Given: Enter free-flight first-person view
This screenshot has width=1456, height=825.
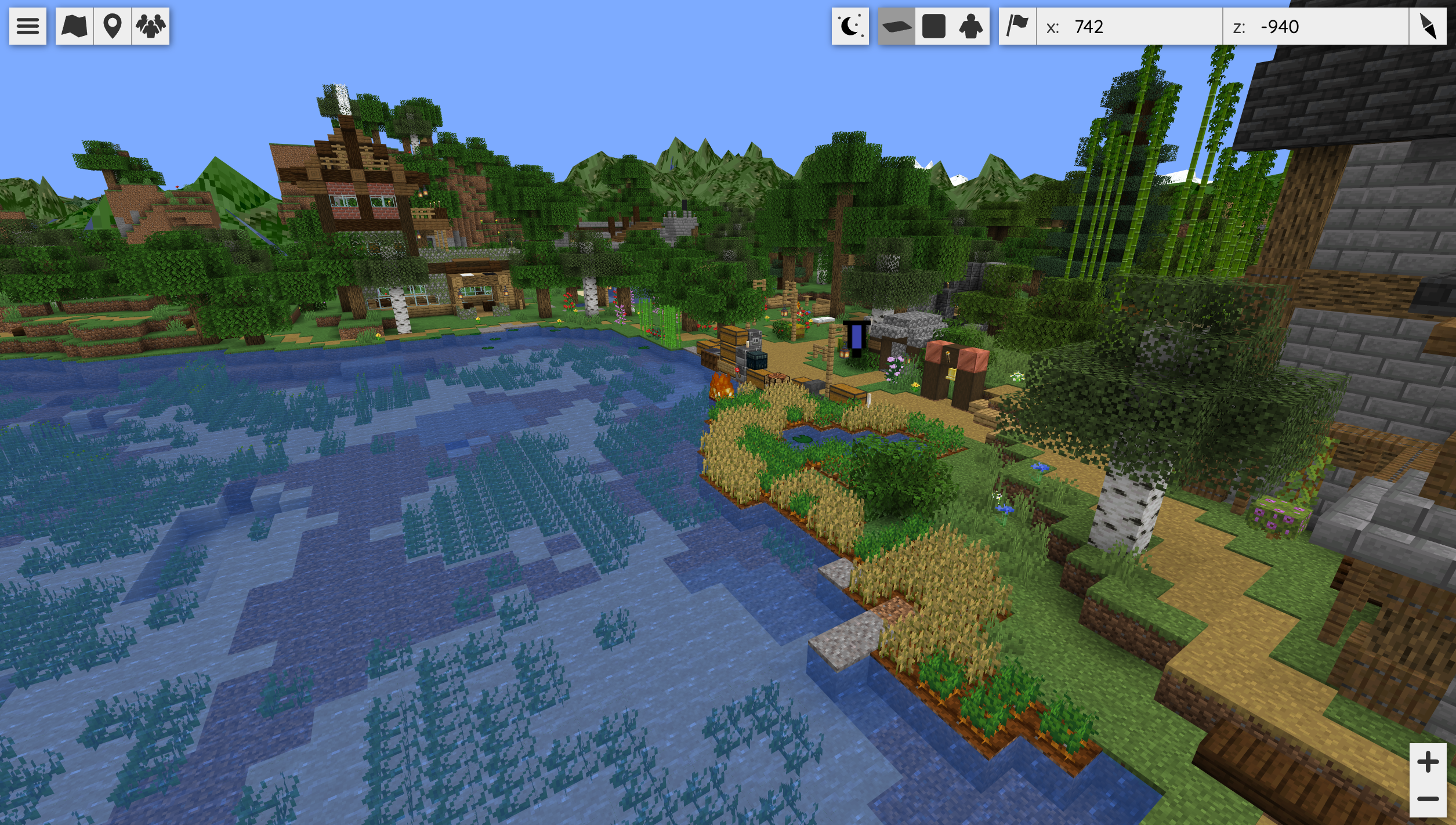Looking at the screenshot, I should (x=970, y=26).
